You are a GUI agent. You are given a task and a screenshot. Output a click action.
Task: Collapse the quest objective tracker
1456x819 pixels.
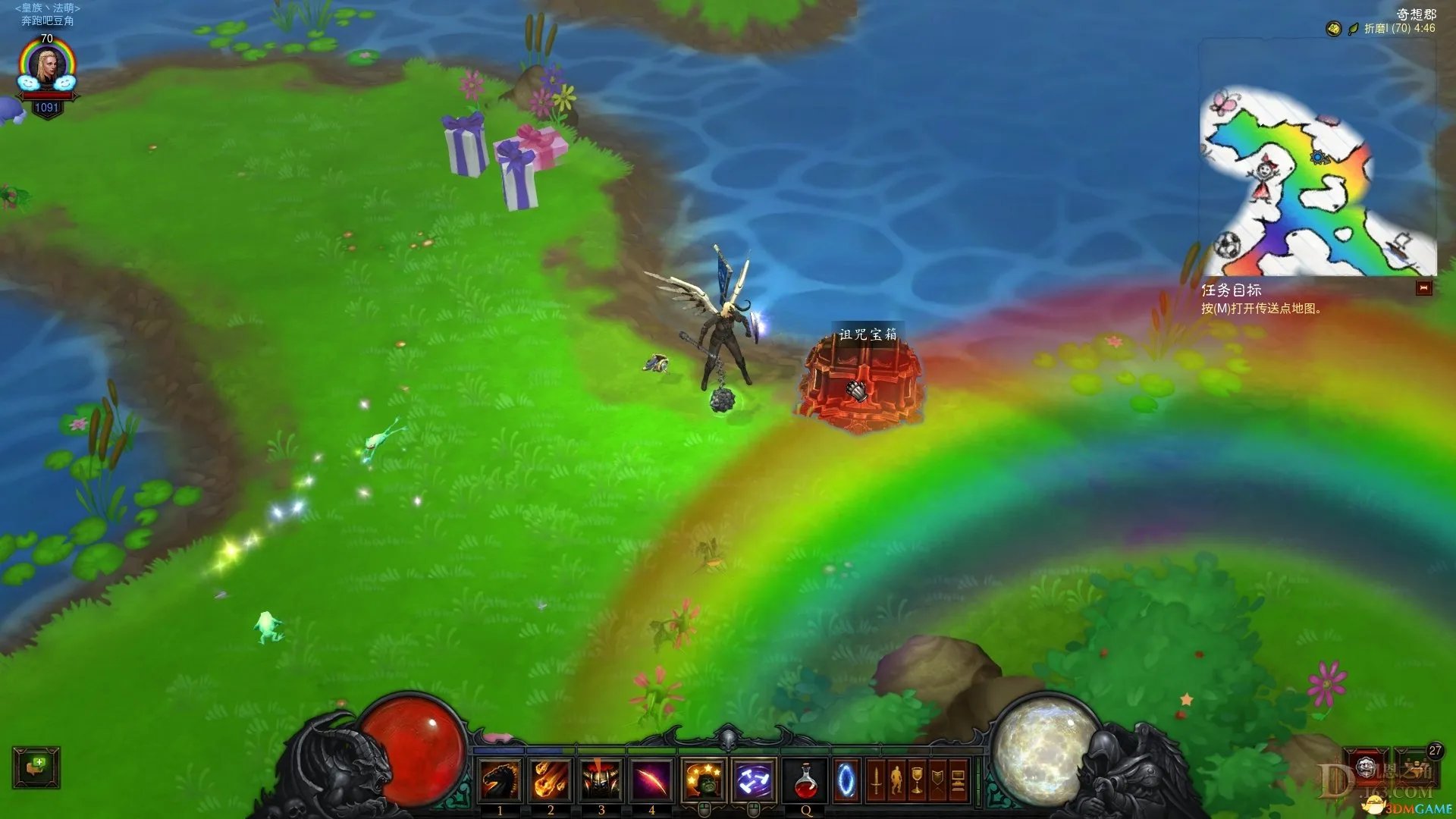[x=1423, y=288]
